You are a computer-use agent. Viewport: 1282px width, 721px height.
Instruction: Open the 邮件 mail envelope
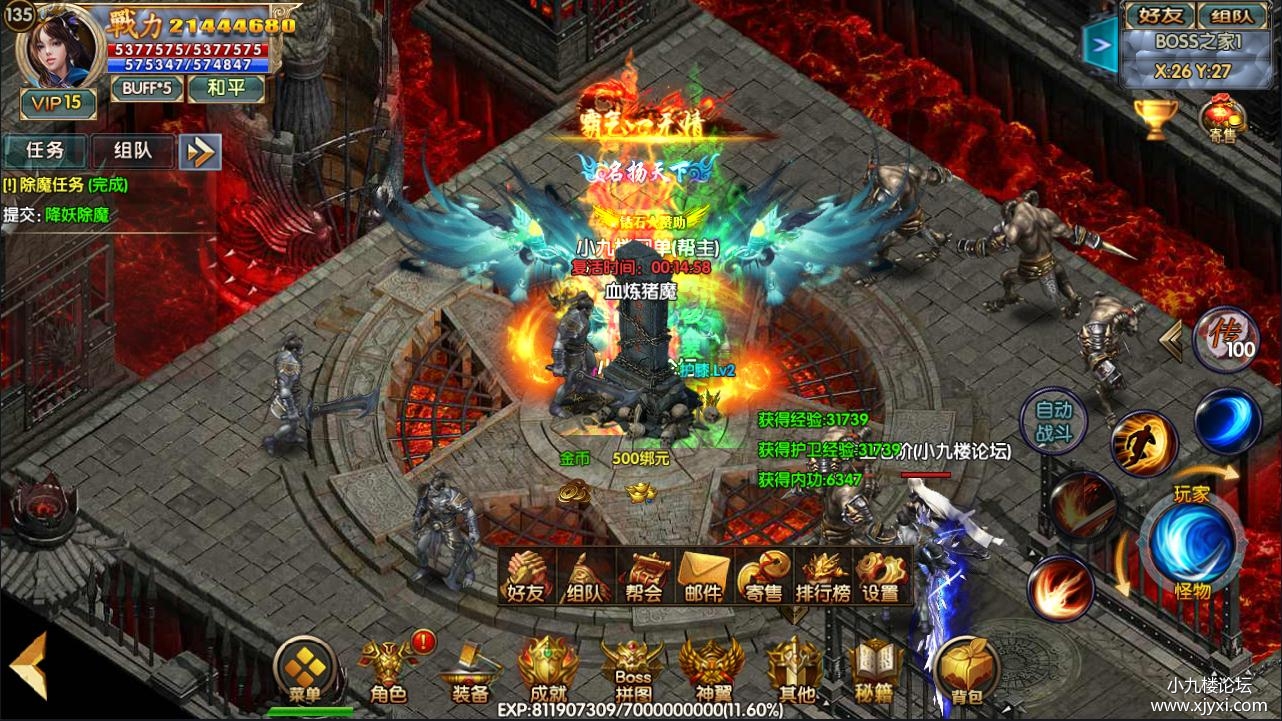pos(704,577)
